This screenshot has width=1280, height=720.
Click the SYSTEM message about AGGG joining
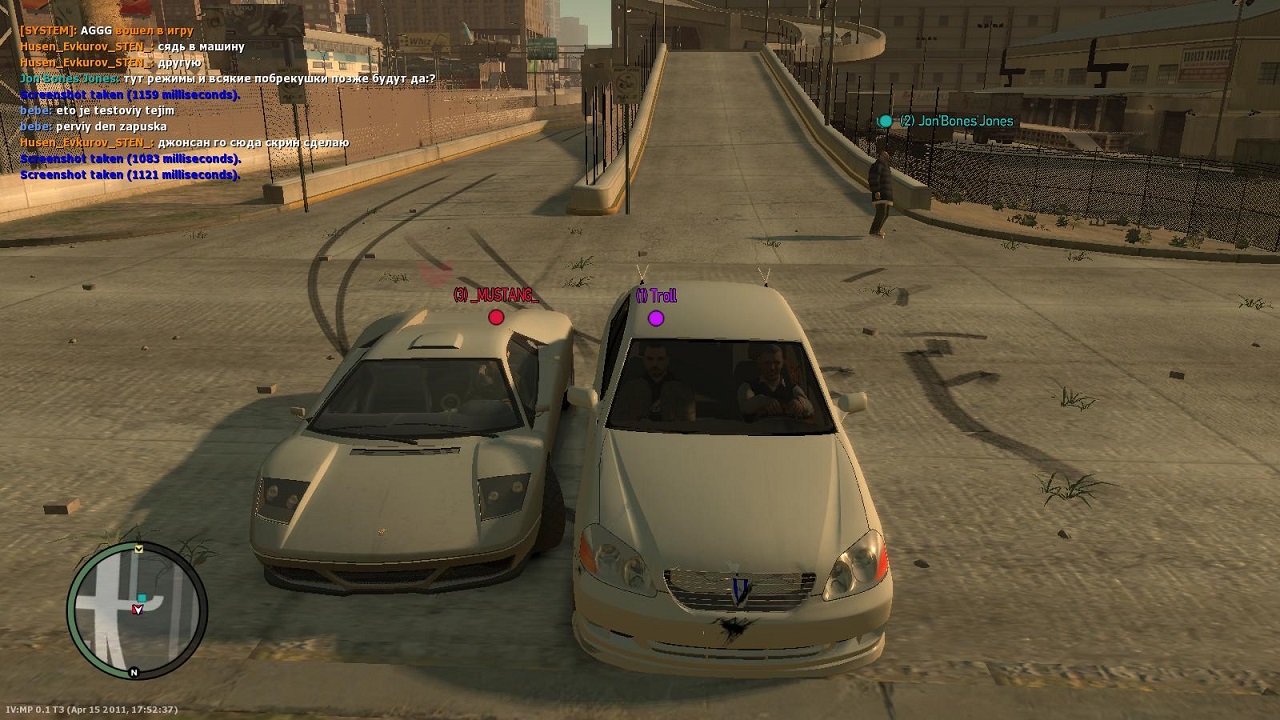[x=106, y=31]
